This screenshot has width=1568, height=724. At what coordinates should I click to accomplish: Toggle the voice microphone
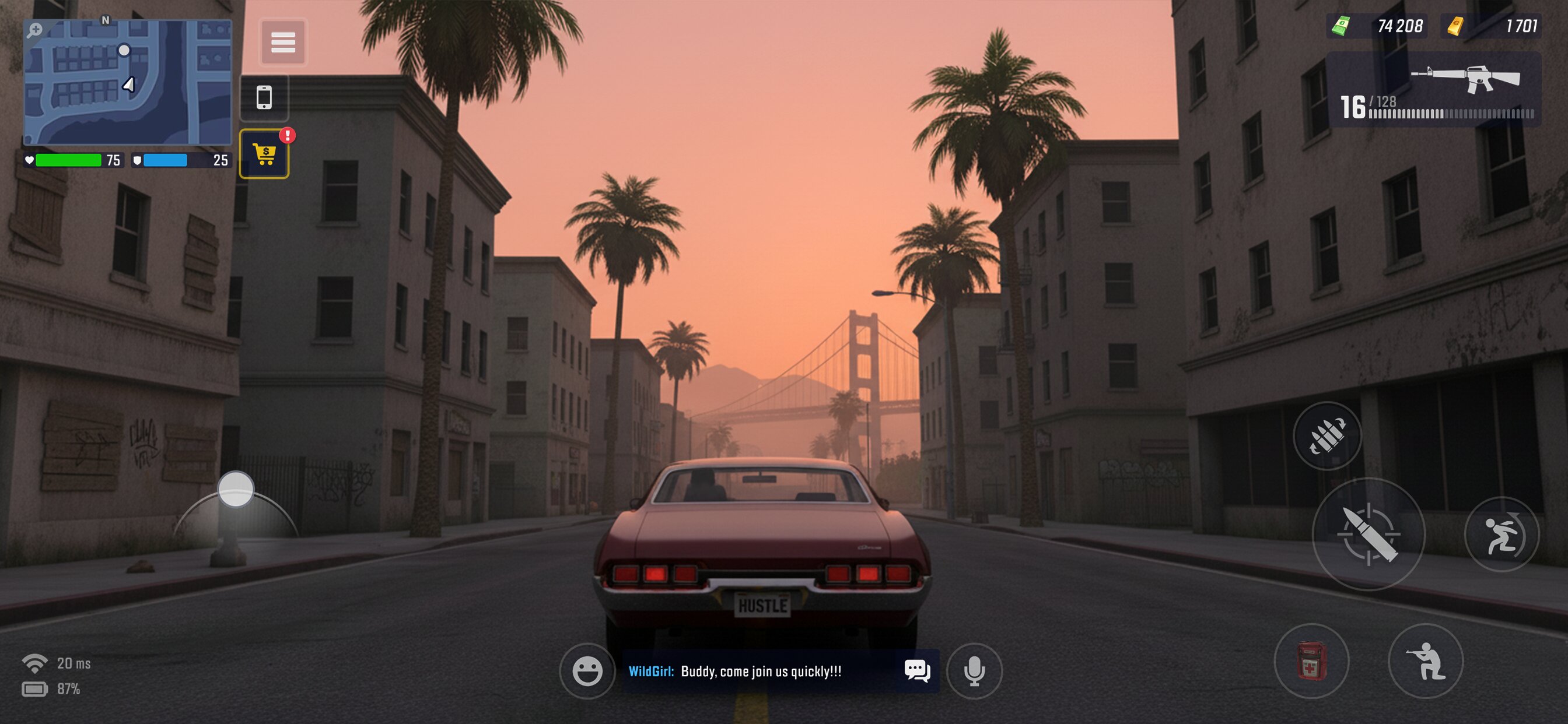point(974,670)
